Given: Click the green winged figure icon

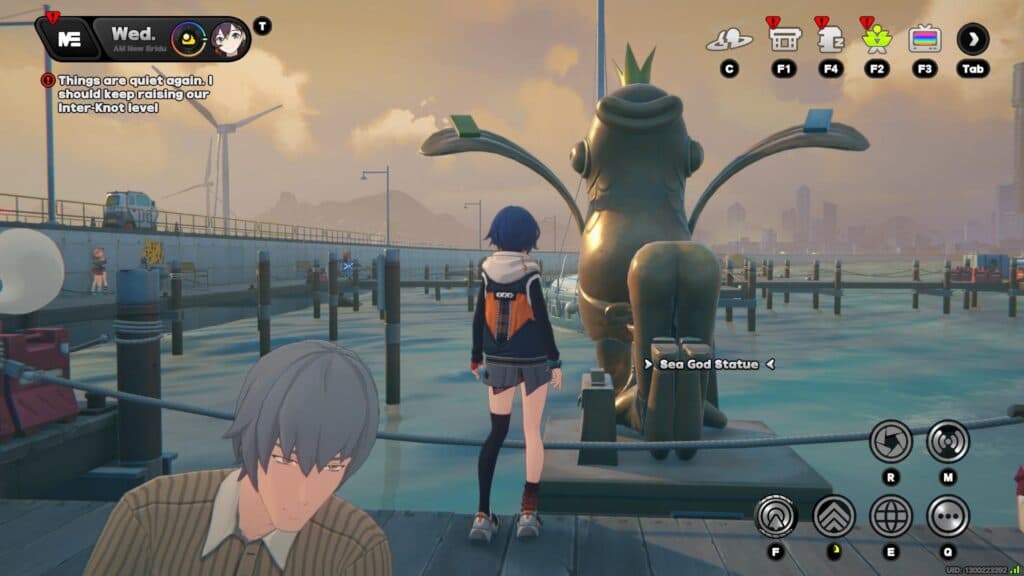Looking at the screenshot, I should (877, 39).
